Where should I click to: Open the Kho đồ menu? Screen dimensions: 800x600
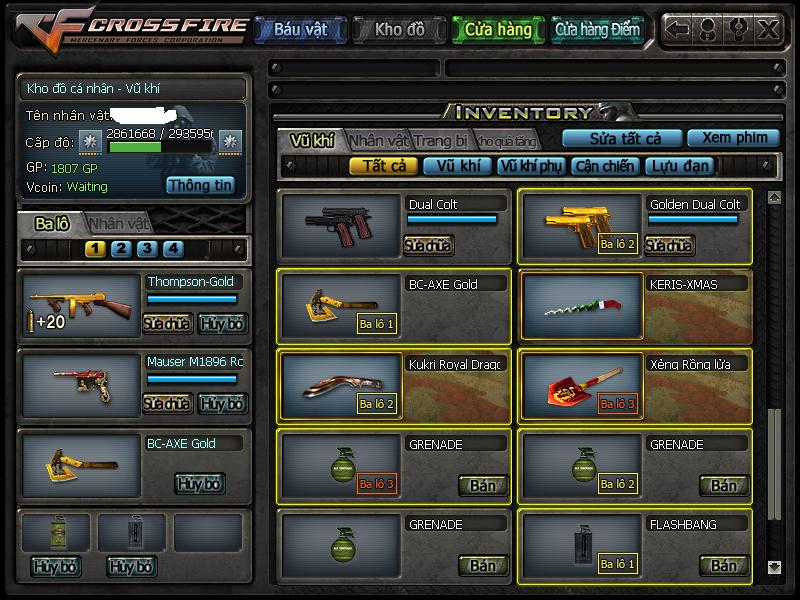(399, 30)
